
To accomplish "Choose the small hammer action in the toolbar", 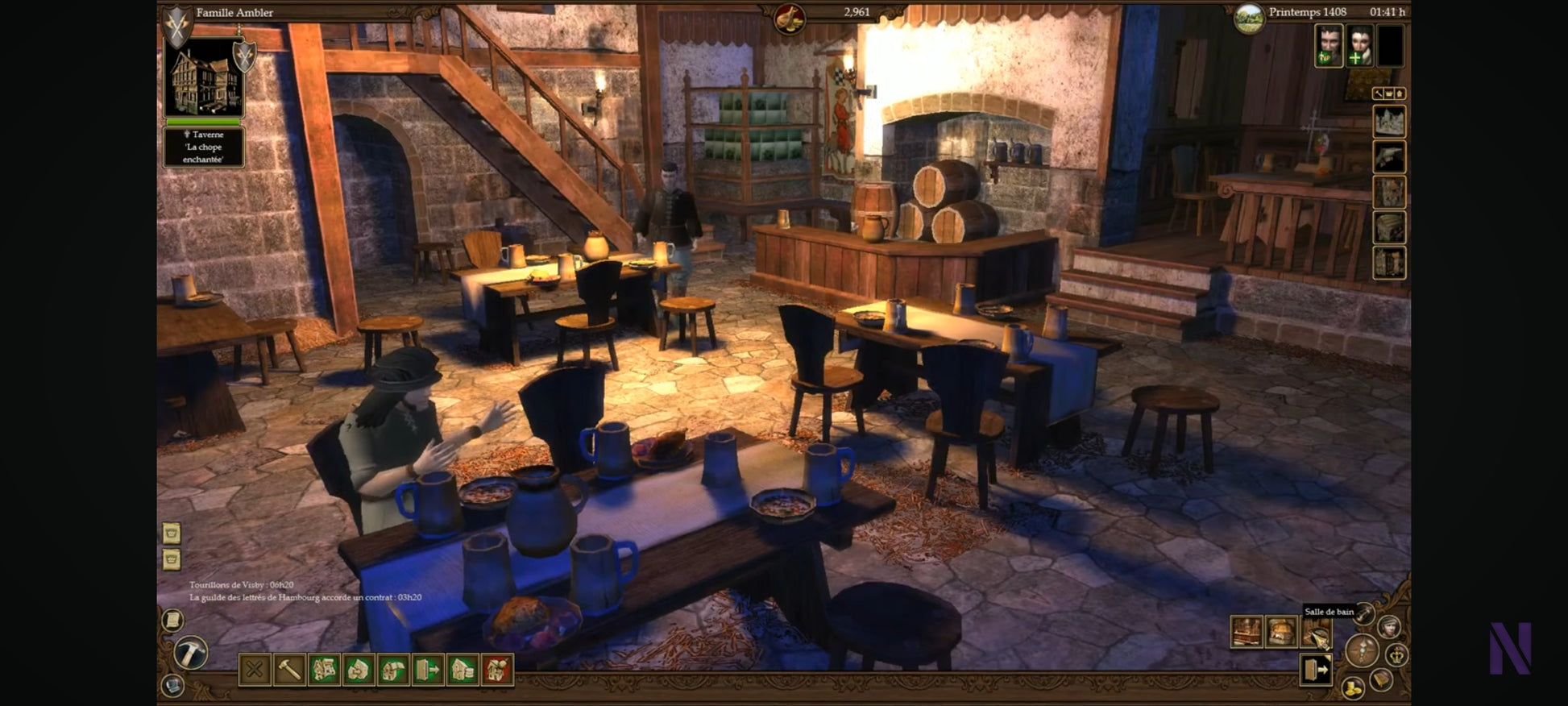I will [289, 670].
